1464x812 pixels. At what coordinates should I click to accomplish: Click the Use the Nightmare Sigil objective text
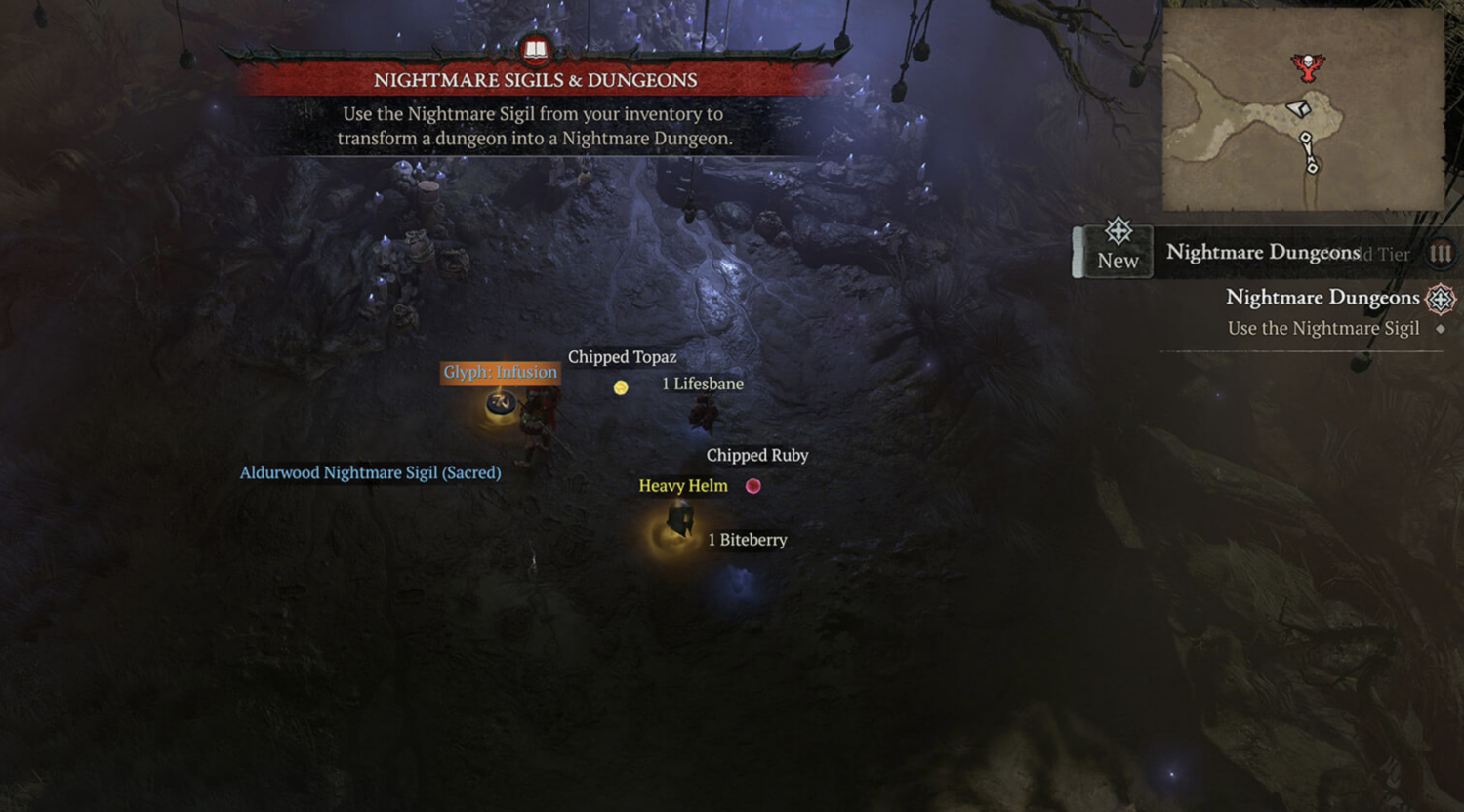(1323, 328)
